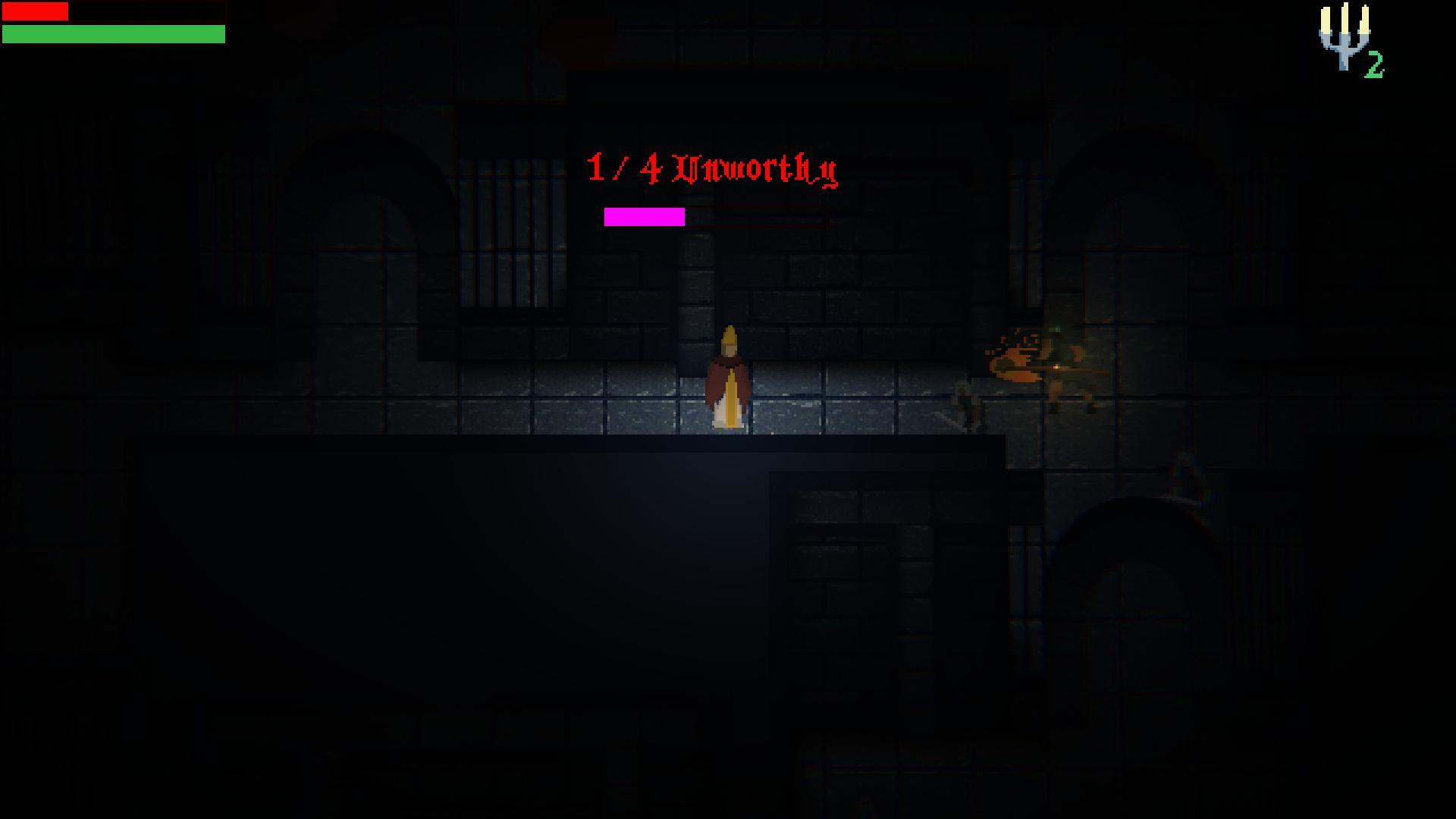Click the robed player character sprite
The width and height of the screenshot is (1456, 819).
[x=730, y=379]
